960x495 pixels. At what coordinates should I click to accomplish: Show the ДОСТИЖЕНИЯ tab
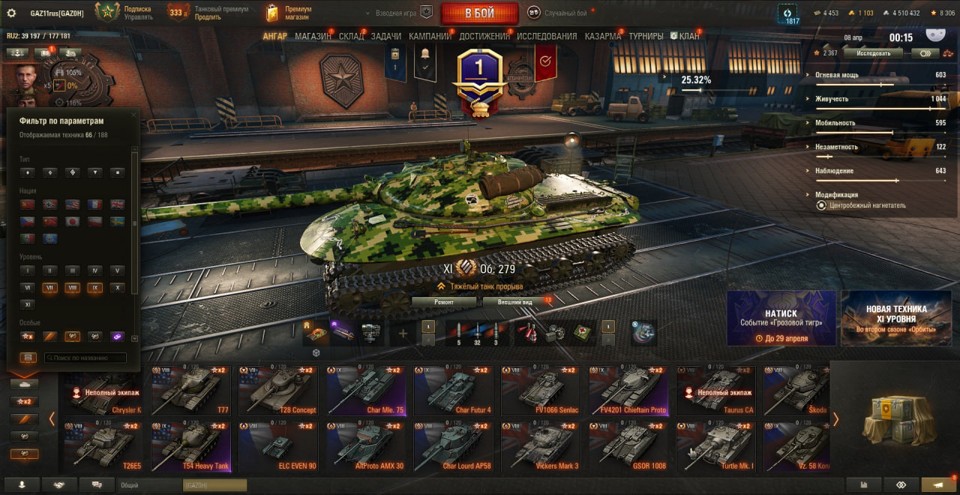[x=484, y=36]
